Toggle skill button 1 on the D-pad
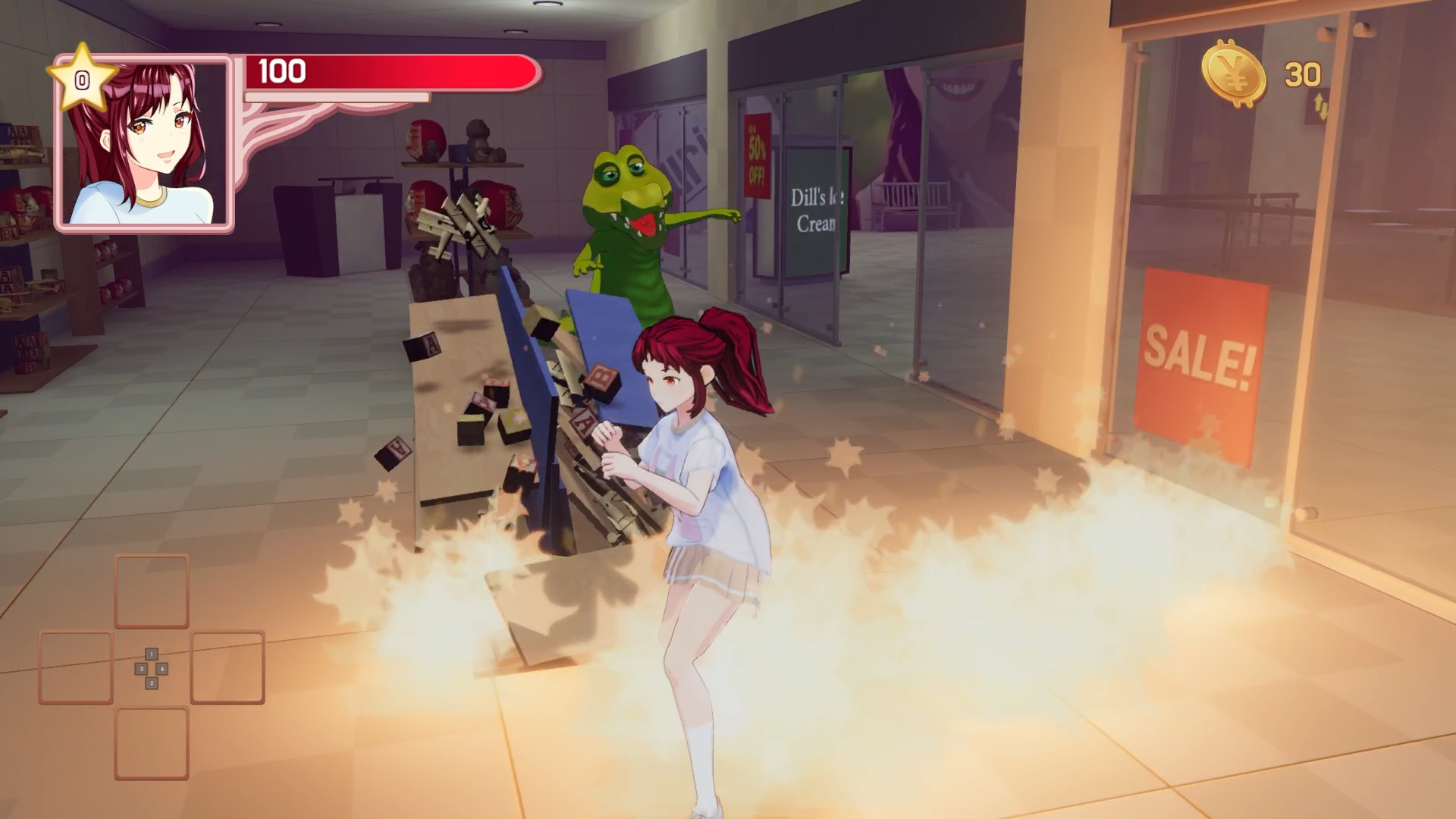The width and height of the screenshot is (1456, 819). 152,654
